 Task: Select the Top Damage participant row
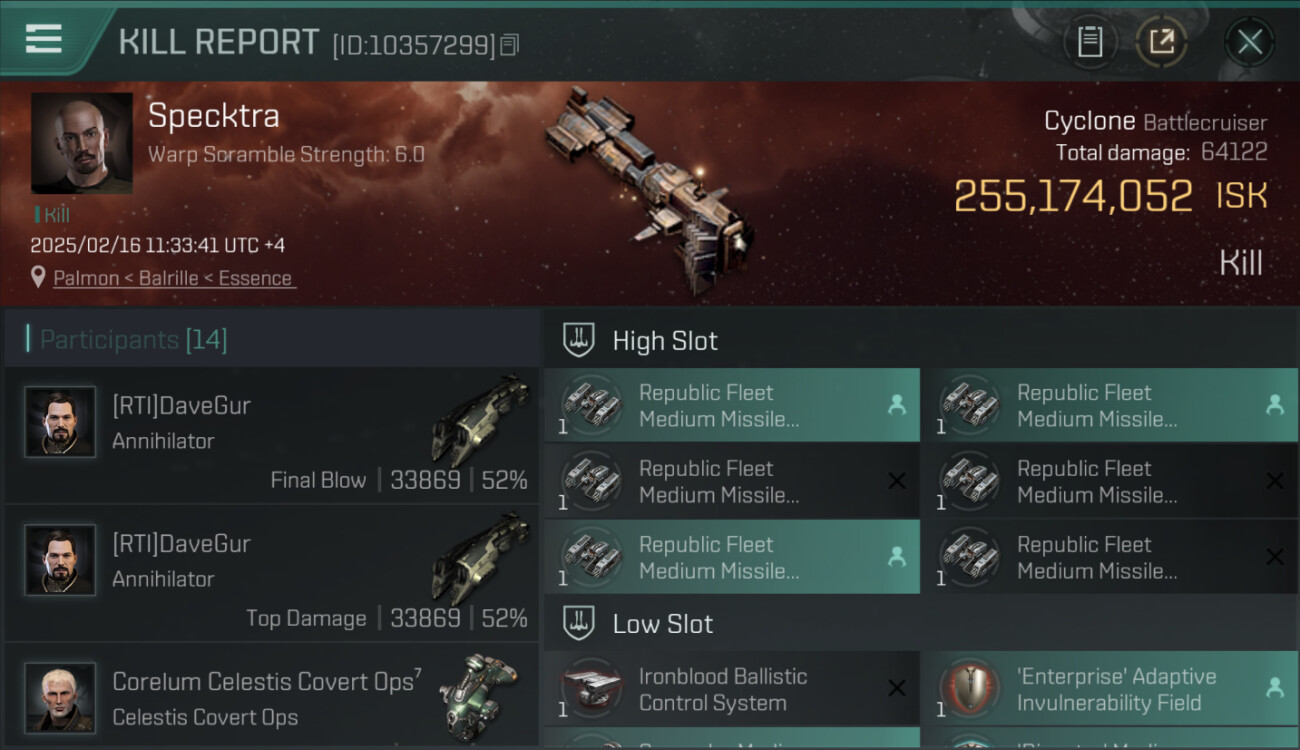tap(272, 573)
